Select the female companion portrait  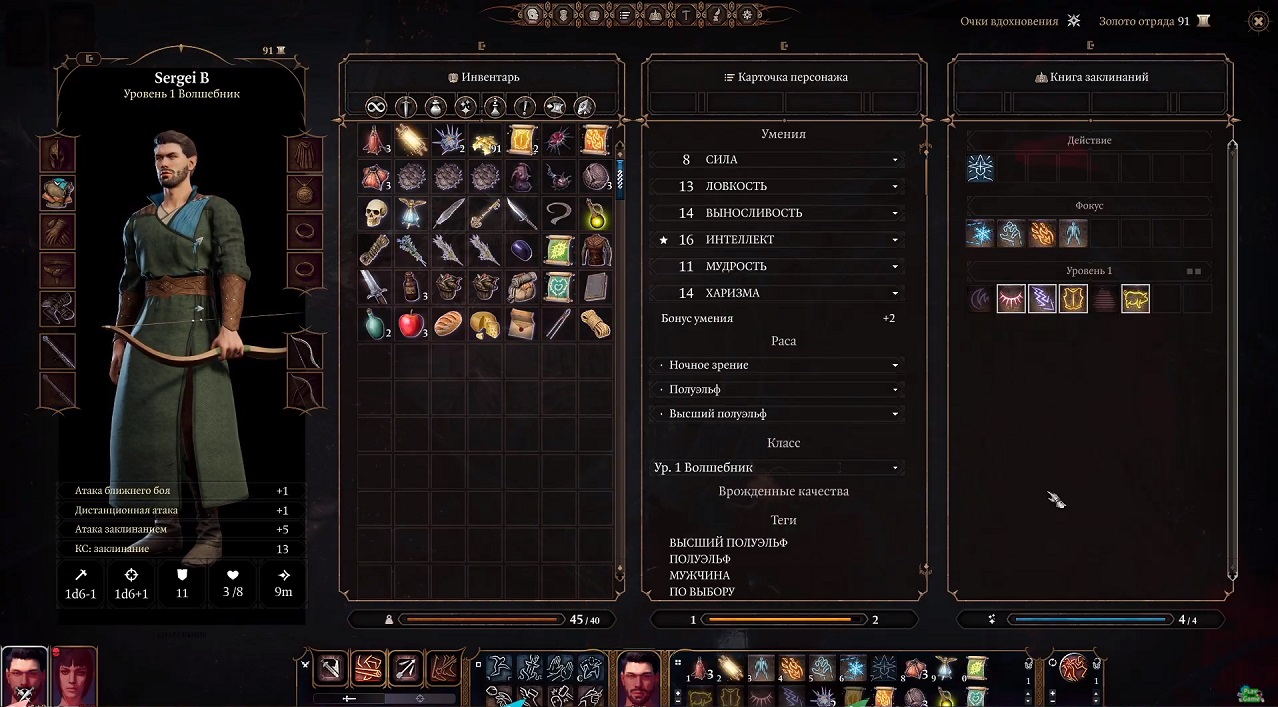point(73,675)
